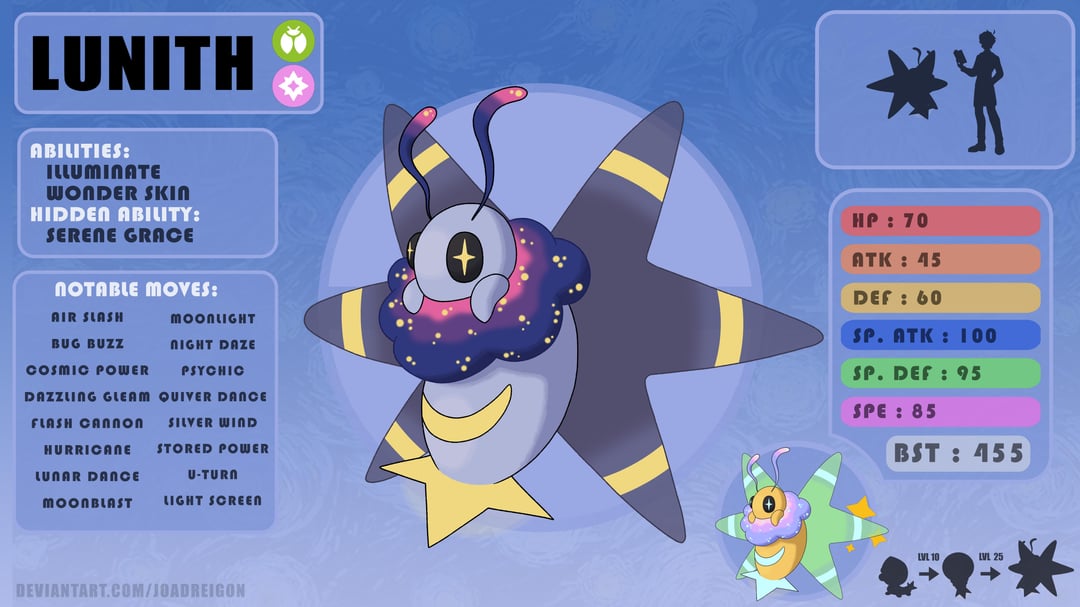The height and width of the screenshot is (607, 1080).
Task: Choose the Serene Grace hidden ability
Action: (x=120, y=235)
